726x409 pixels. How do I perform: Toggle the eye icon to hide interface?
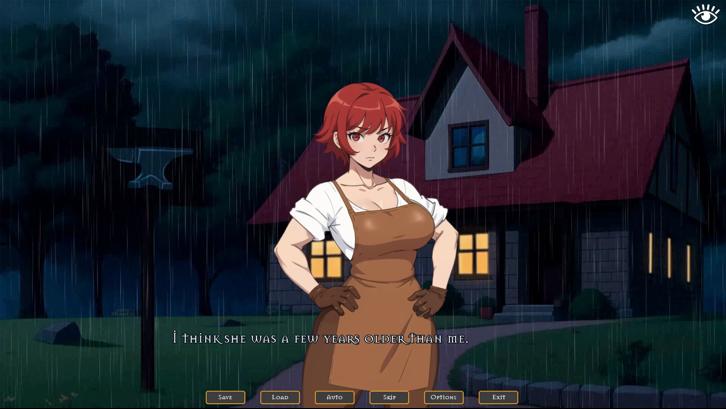click(705, 13)
